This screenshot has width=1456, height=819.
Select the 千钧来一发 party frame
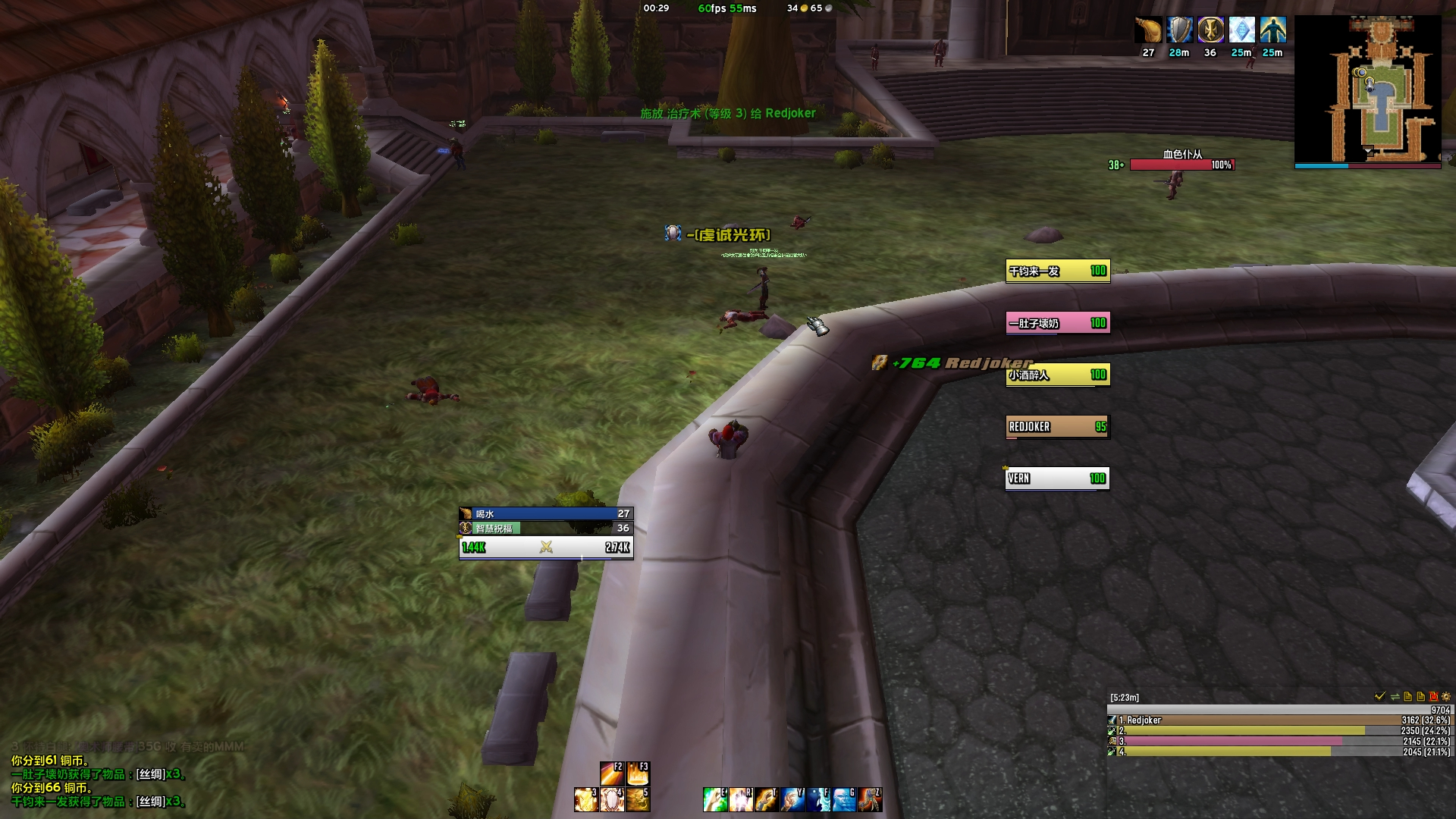[x=1057, y=271]
